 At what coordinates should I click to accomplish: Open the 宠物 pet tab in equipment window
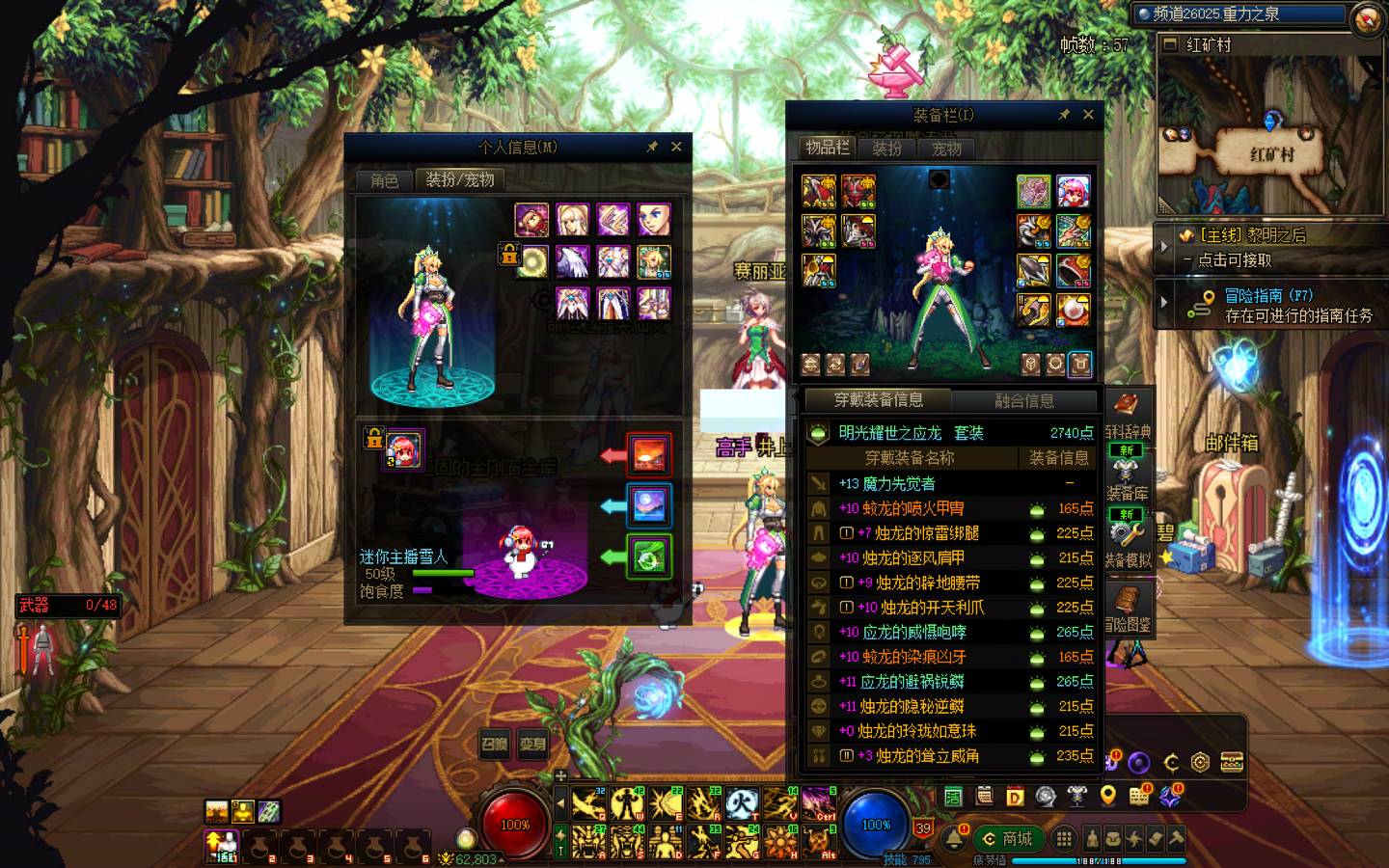click(x=946, y=149)
